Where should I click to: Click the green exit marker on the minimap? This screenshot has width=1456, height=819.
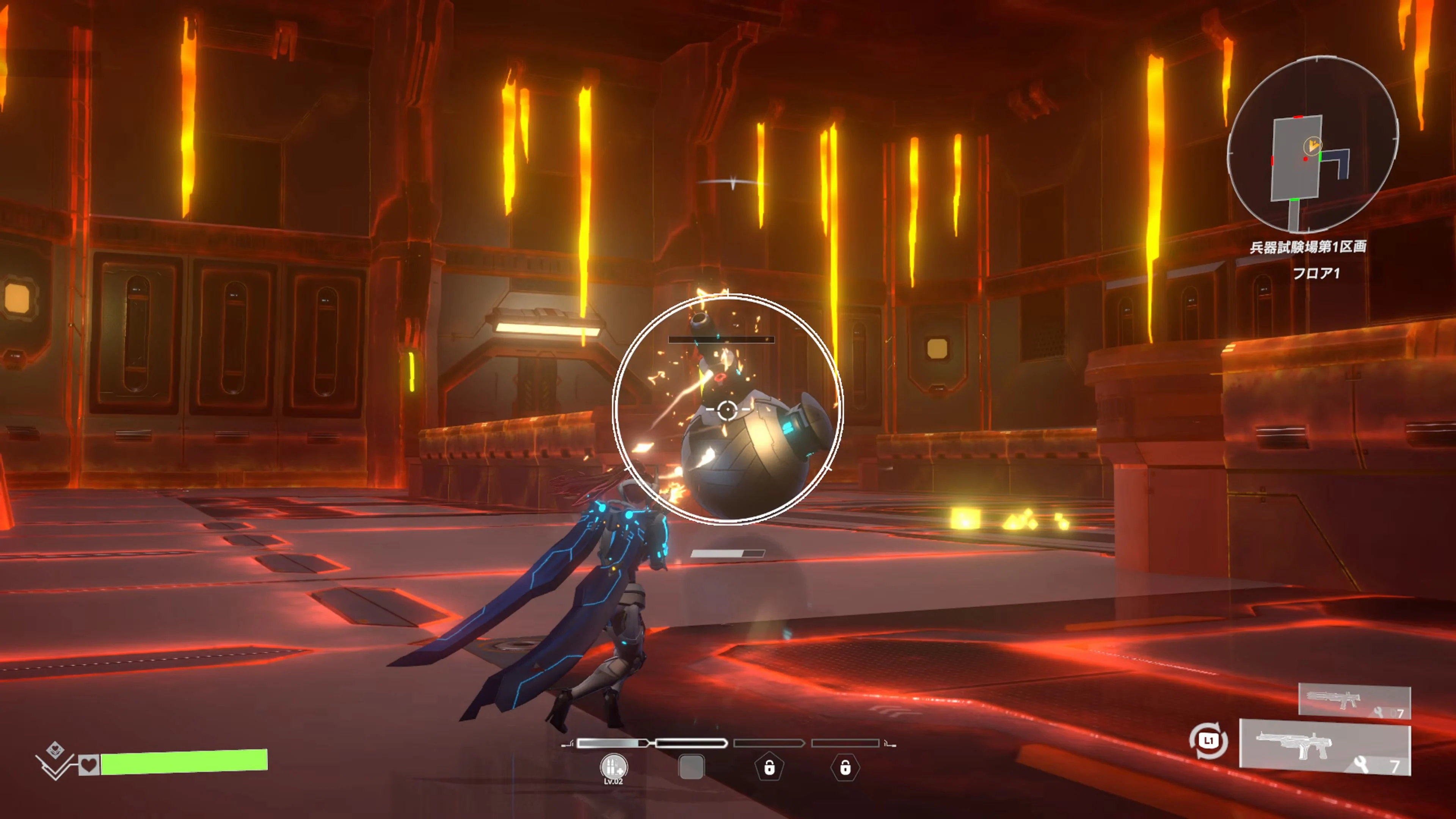point(1321,157)
